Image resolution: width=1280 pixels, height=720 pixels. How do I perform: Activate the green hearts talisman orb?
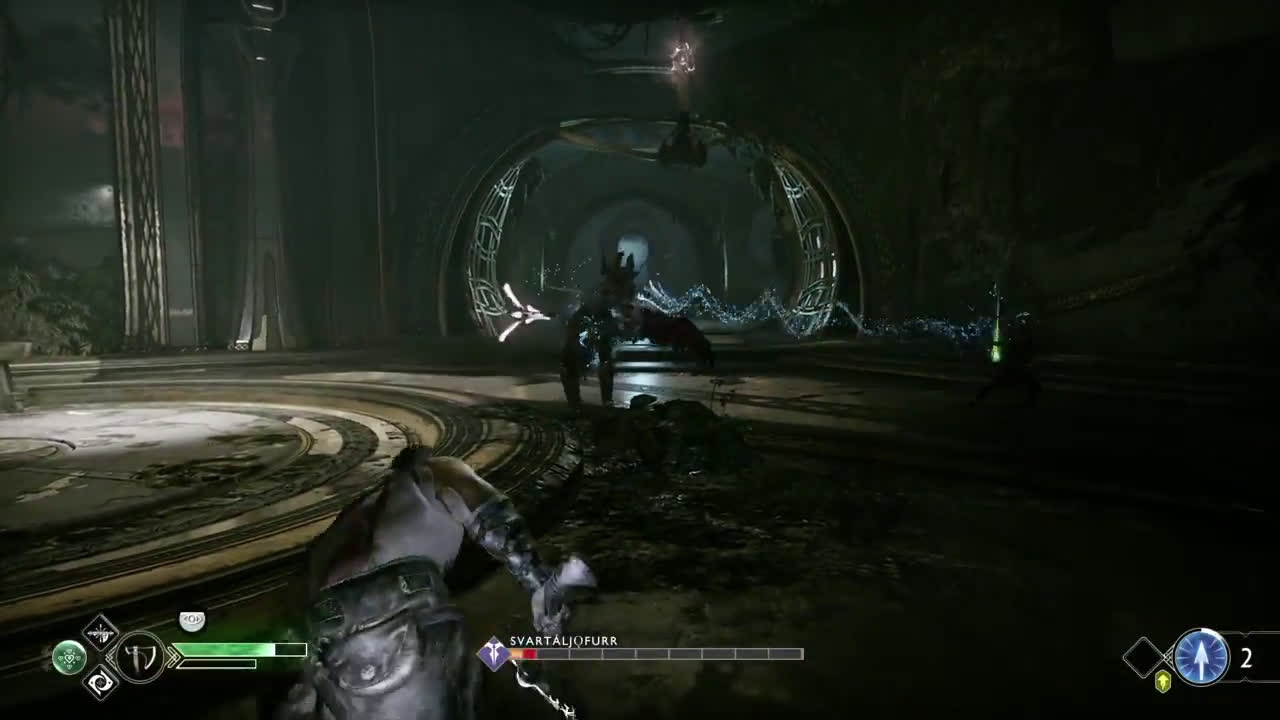pos(68,657)
